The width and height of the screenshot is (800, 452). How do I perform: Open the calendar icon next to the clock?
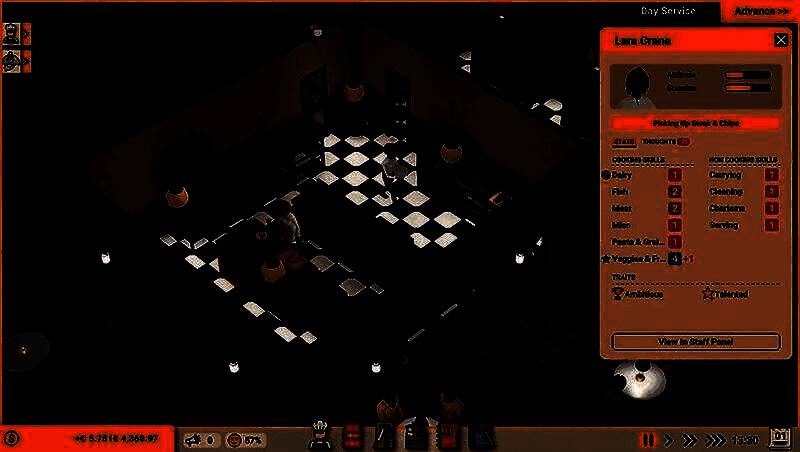781,439
